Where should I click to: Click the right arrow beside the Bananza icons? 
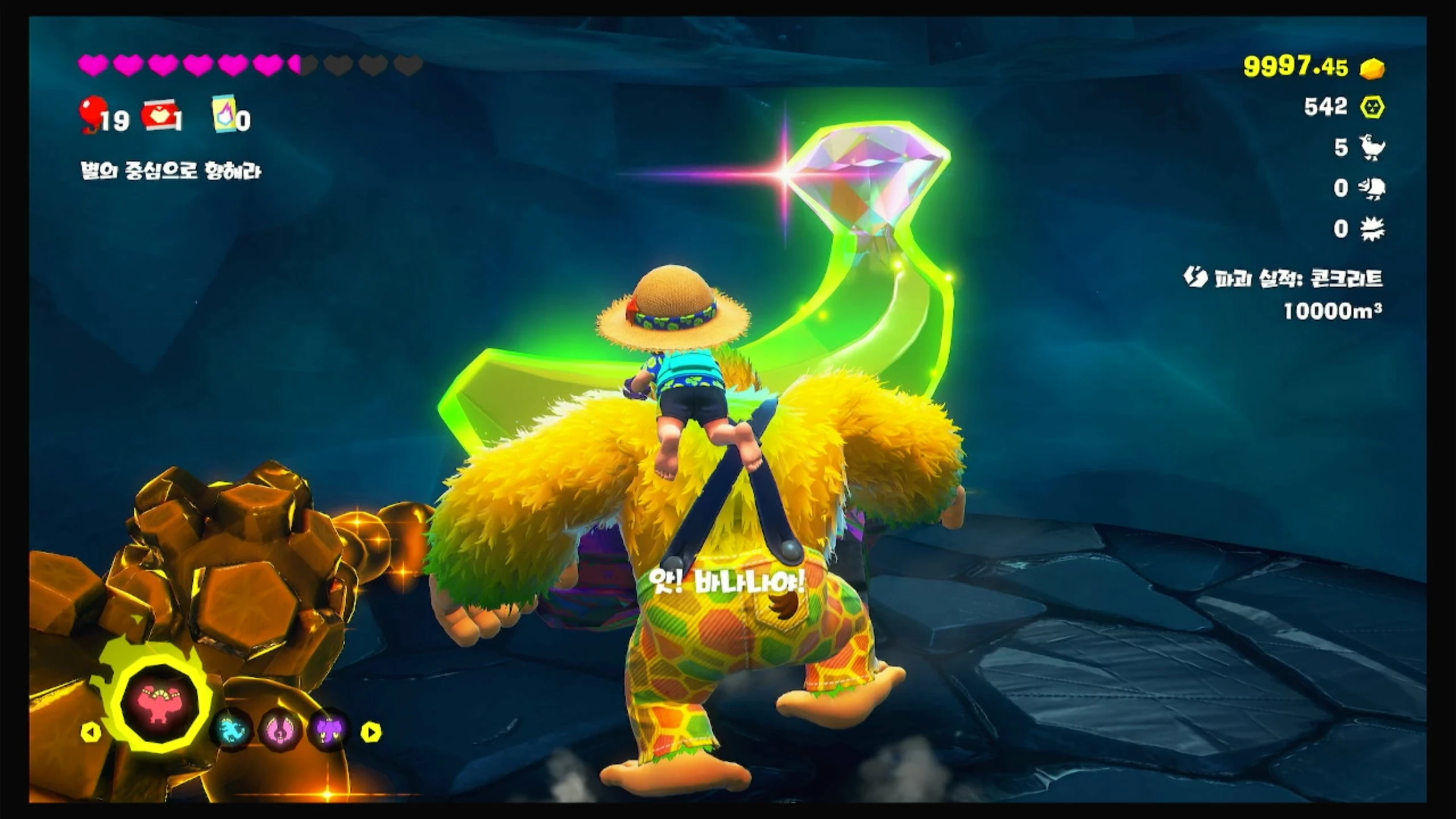[x=370, y=732]
